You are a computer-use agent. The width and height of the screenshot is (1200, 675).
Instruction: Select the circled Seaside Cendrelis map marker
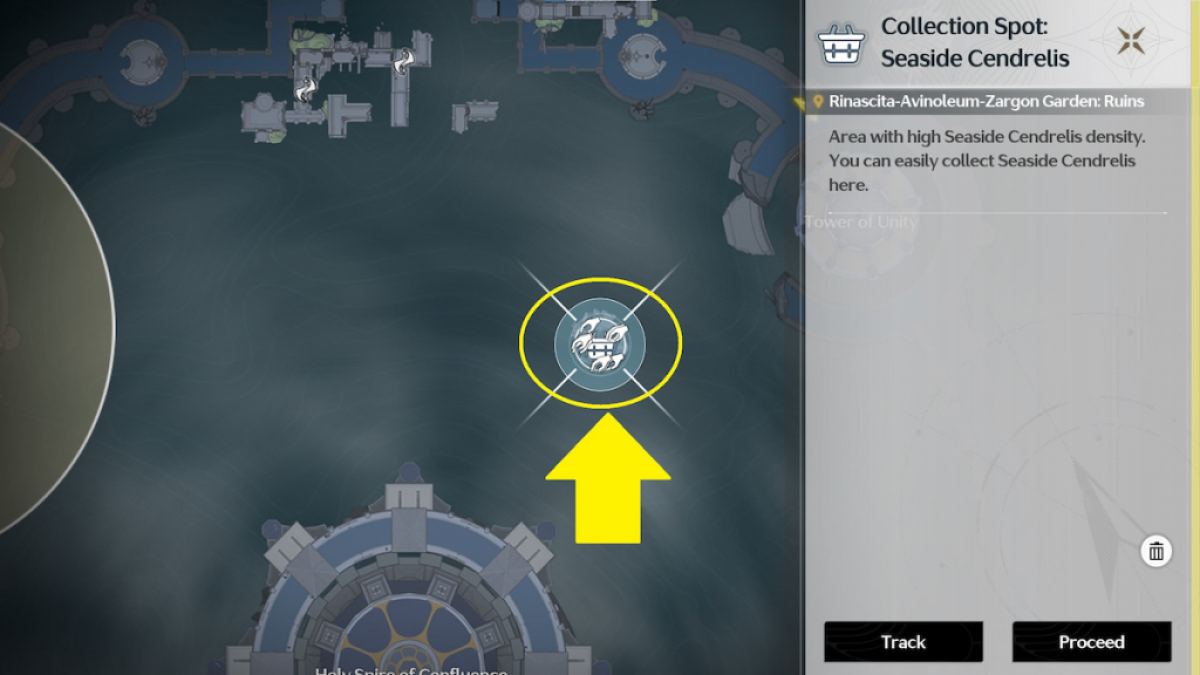[x=600, y=344]
